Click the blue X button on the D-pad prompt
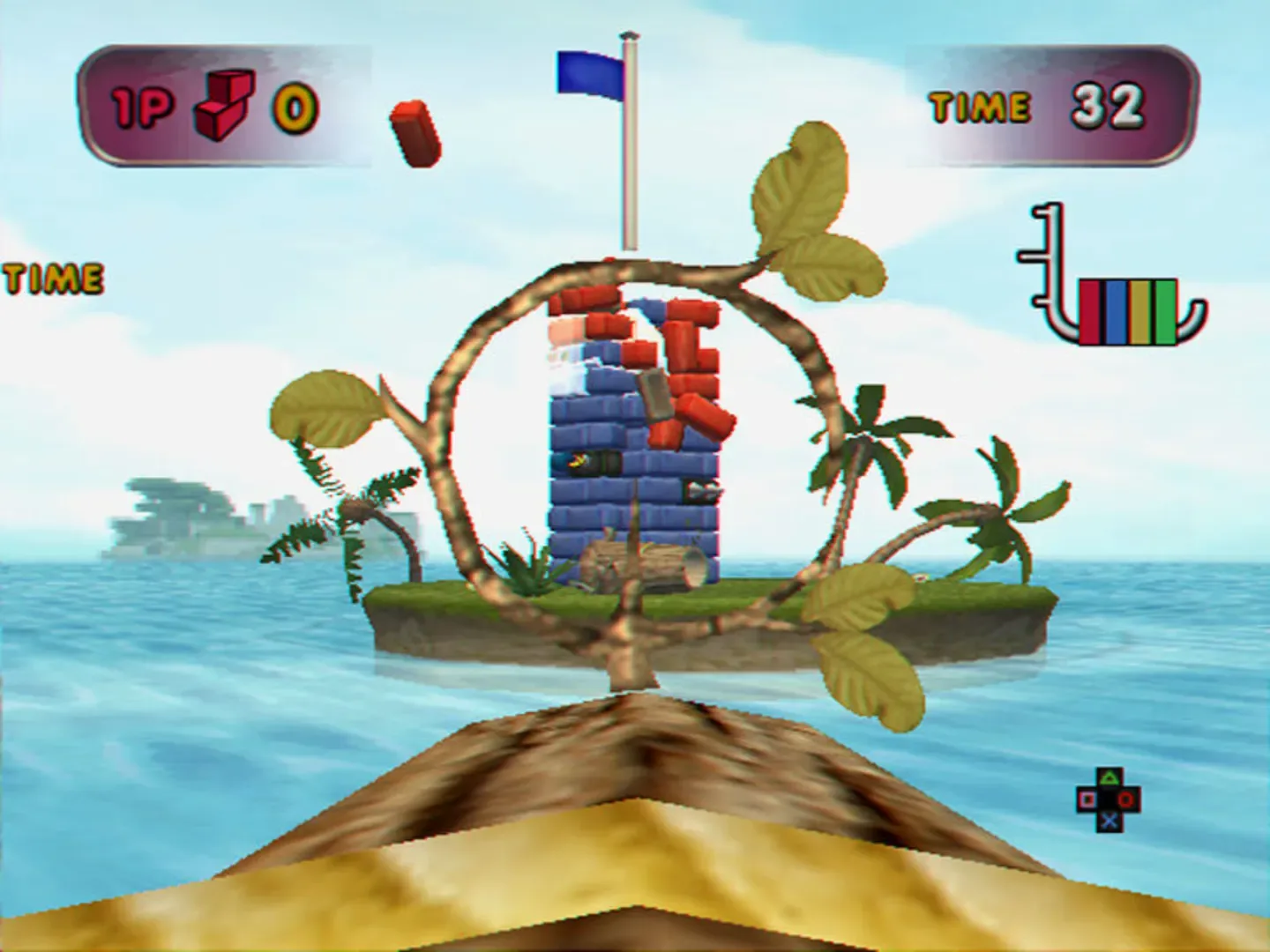 (x=1109, y=821)
